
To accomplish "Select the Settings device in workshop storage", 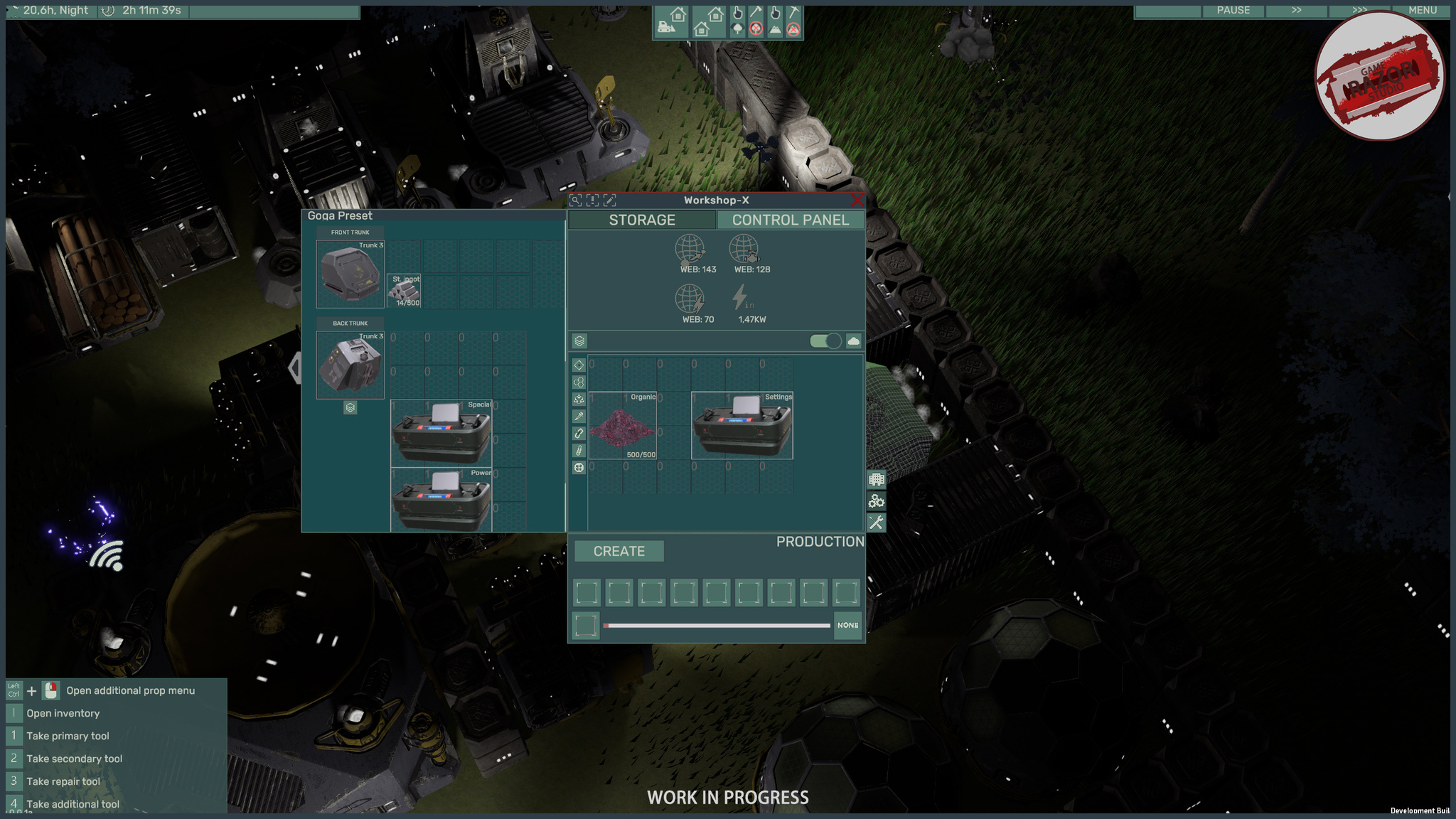I will 742,426.
